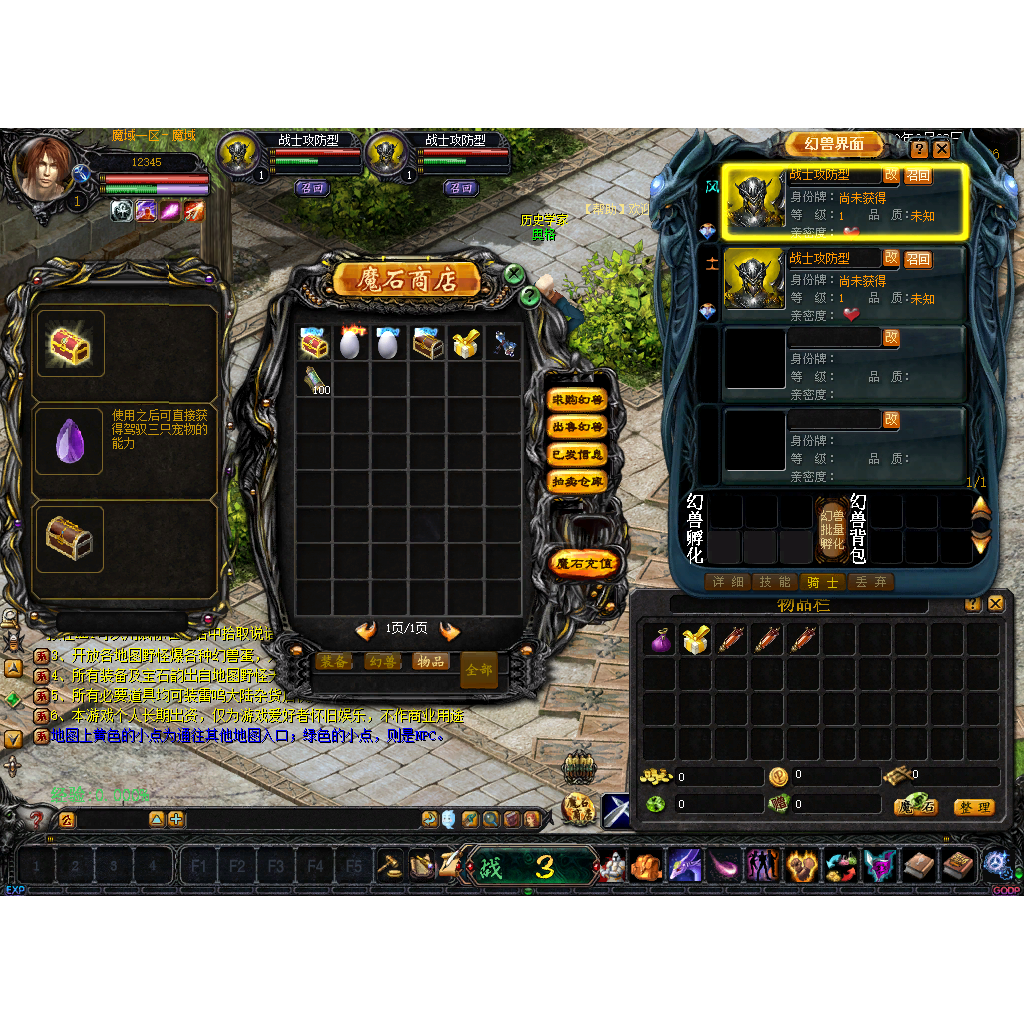Viewport: 1024px width, 1024px height.
Task: Close the 魔石商店 shop window
Action: (x=514, y=273)
